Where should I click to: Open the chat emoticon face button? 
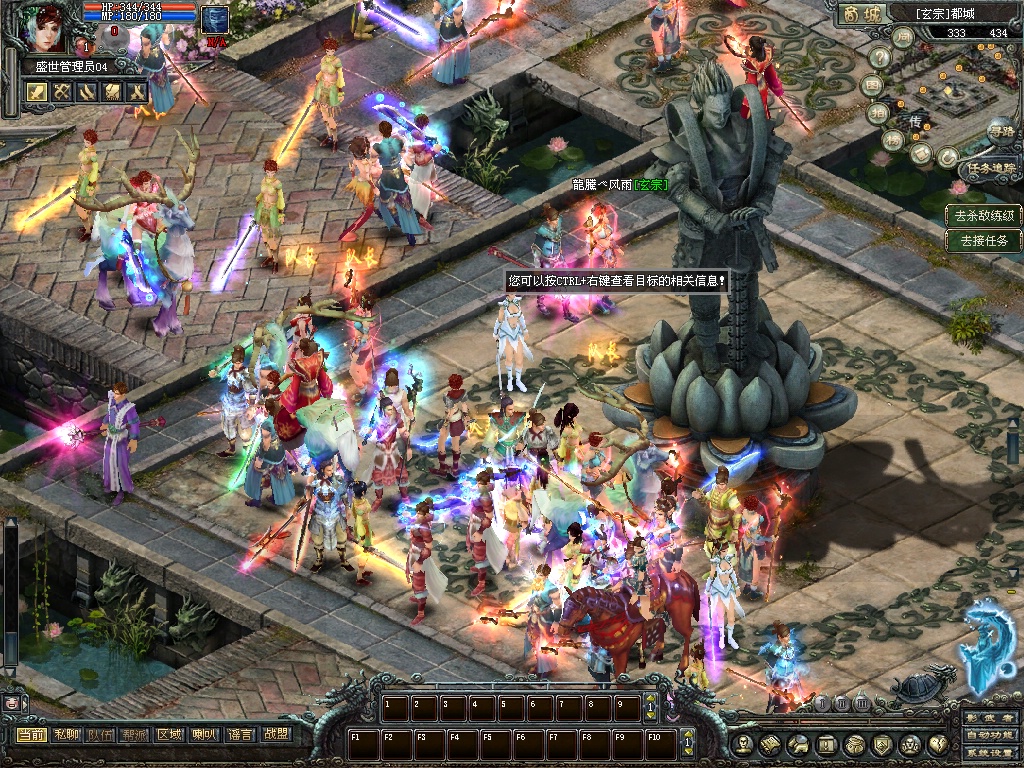[x=12, y=703]
